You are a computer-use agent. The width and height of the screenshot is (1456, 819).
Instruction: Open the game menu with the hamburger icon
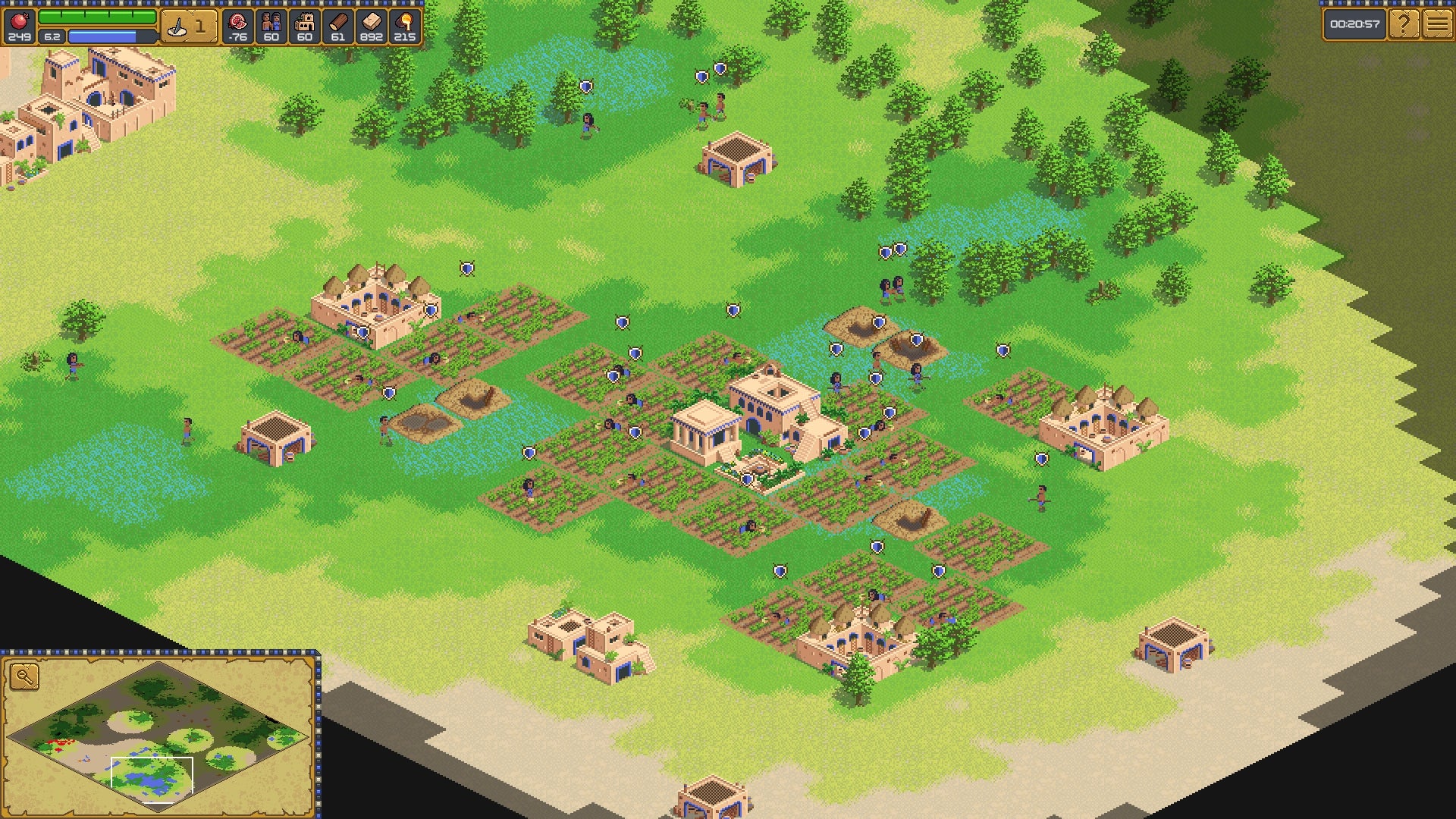tap(1437, 23)
